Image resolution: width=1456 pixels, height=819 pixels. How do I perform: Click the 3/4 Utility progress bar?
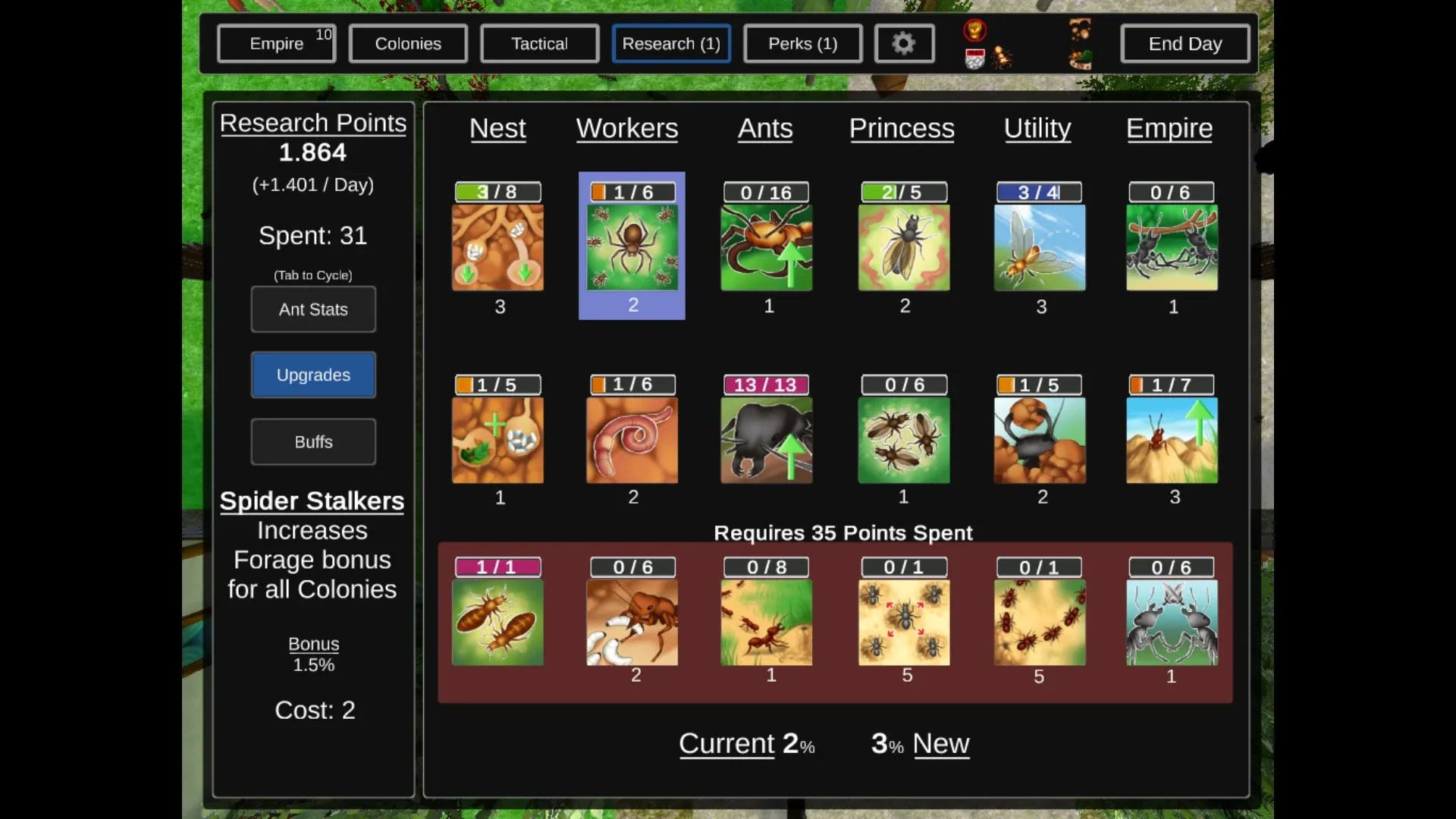(1040, 192)
